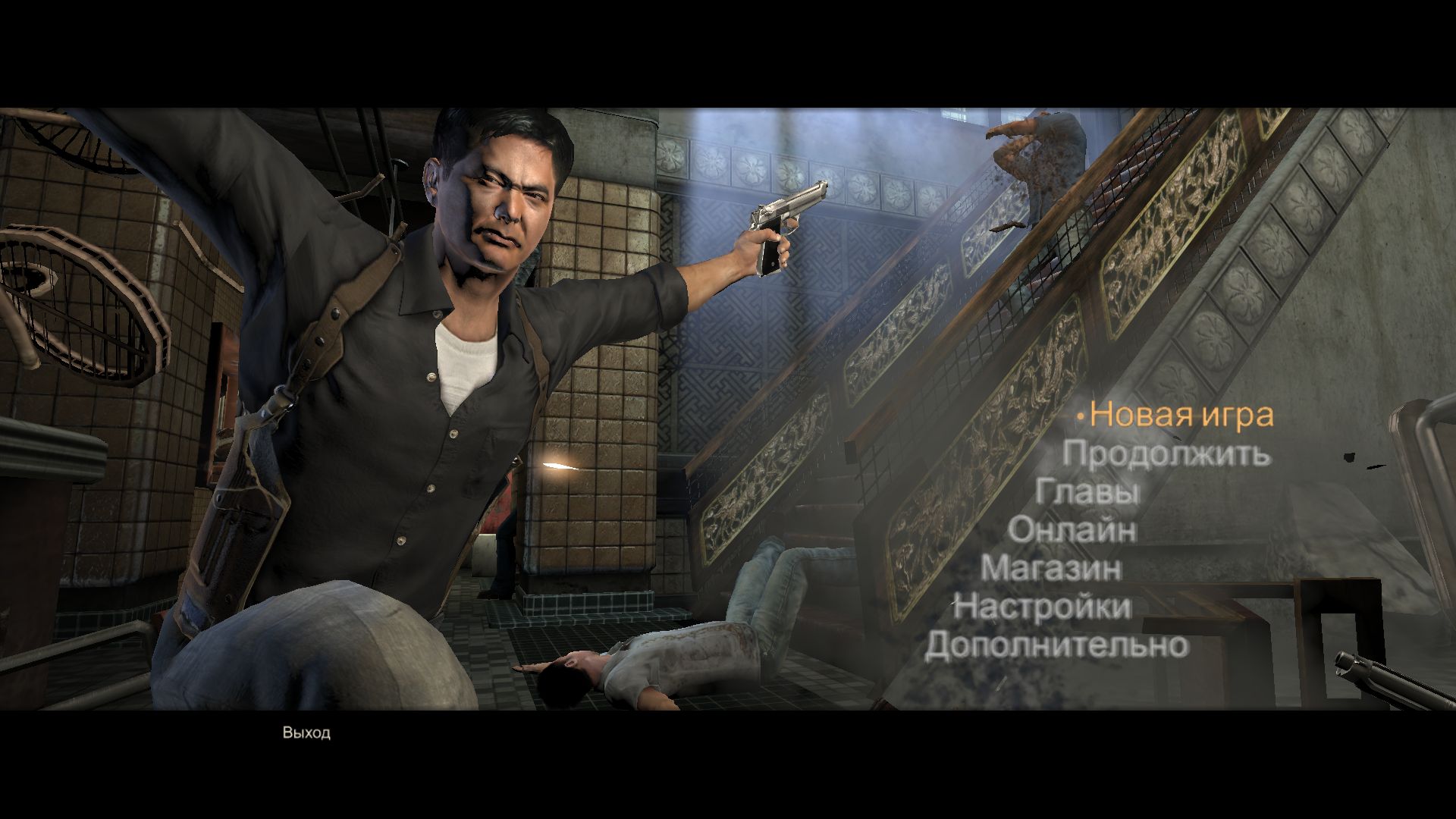Viewport: 1456px width, 819px height.
Task: Click Выход to exit the game
Action: pos(306,733)
